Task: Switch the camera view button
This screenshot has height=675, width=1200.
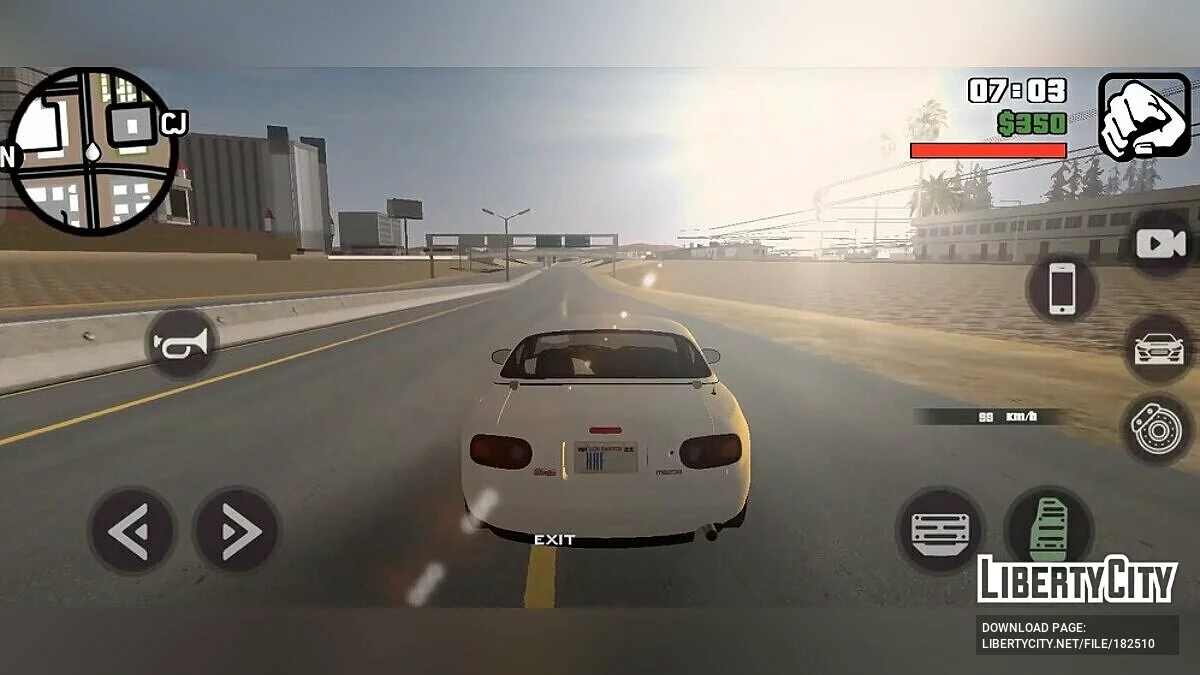Action: [1160, 243]
